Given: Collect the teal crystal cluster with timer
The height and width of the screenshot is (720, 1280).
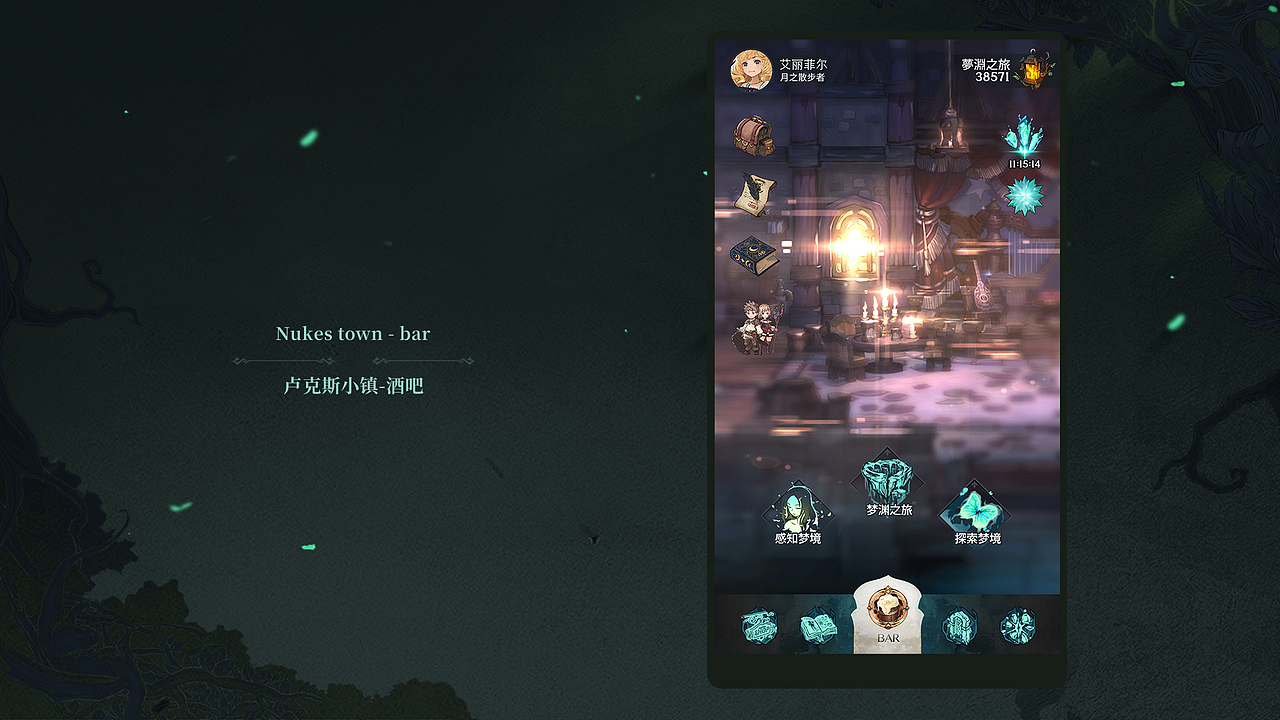Looking at the screenshot, I should [x=1023, y=137].
